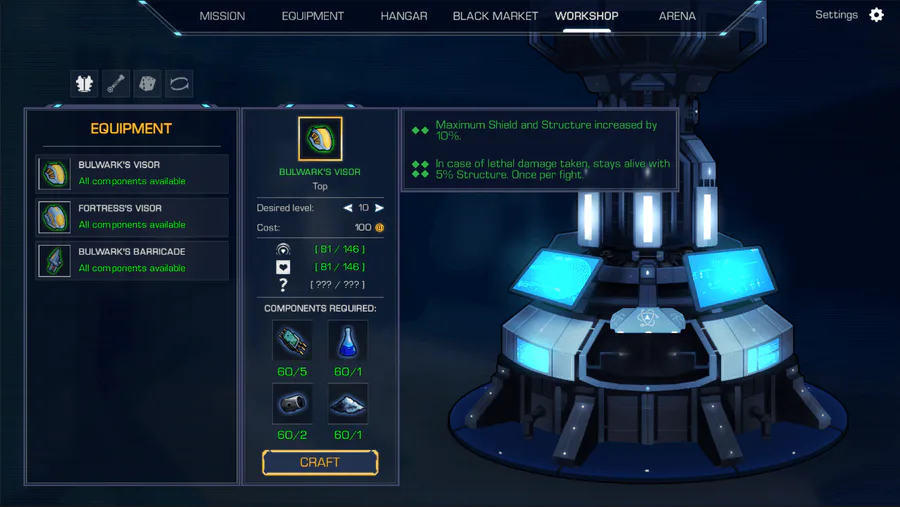Select the blue flask component slot
Image resolution: width=900 pixels, height=507 pixels.
coord(348,341)
